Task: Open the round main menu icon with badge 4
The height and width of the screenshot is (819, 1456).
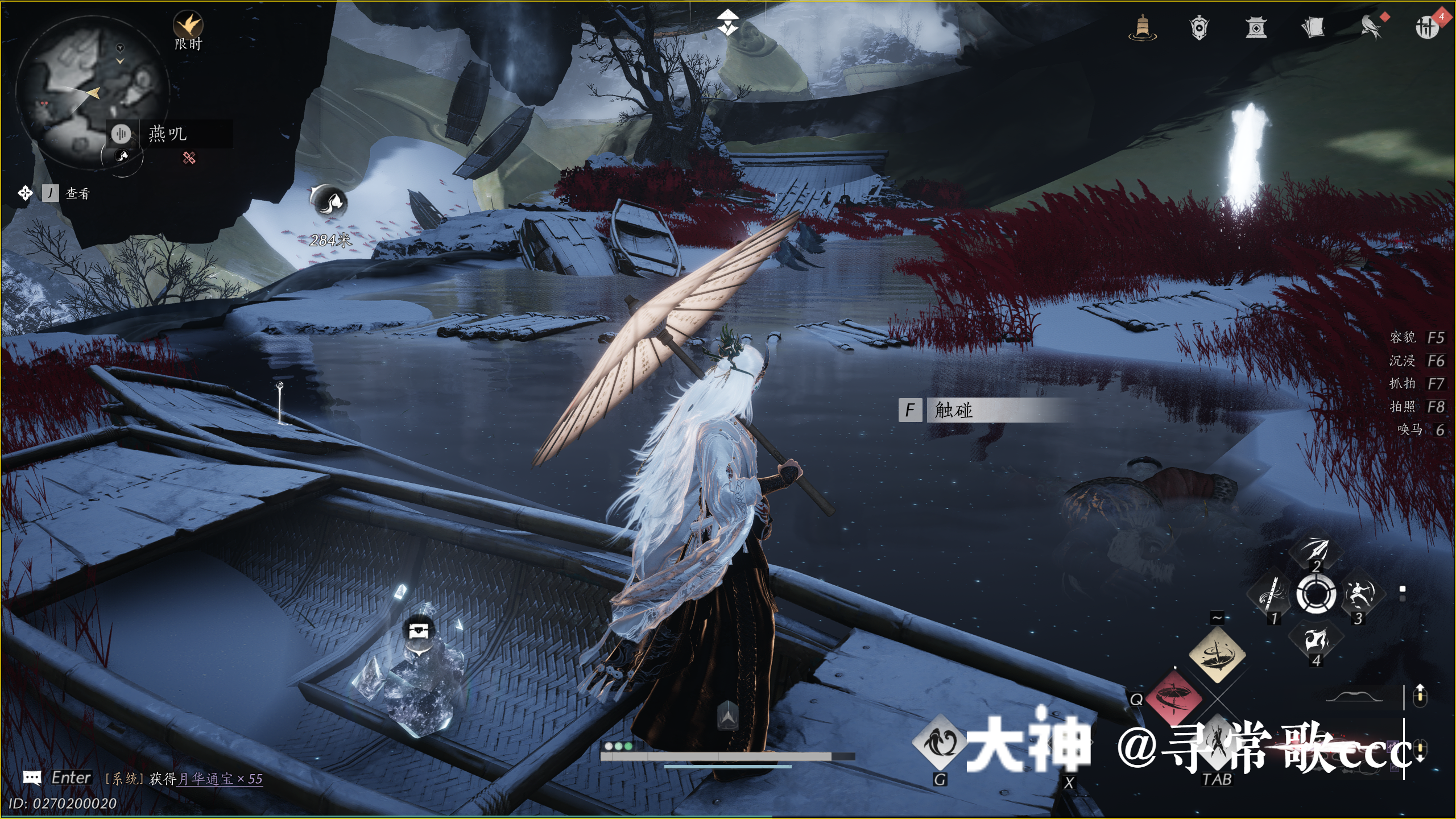Action: 1427,26
